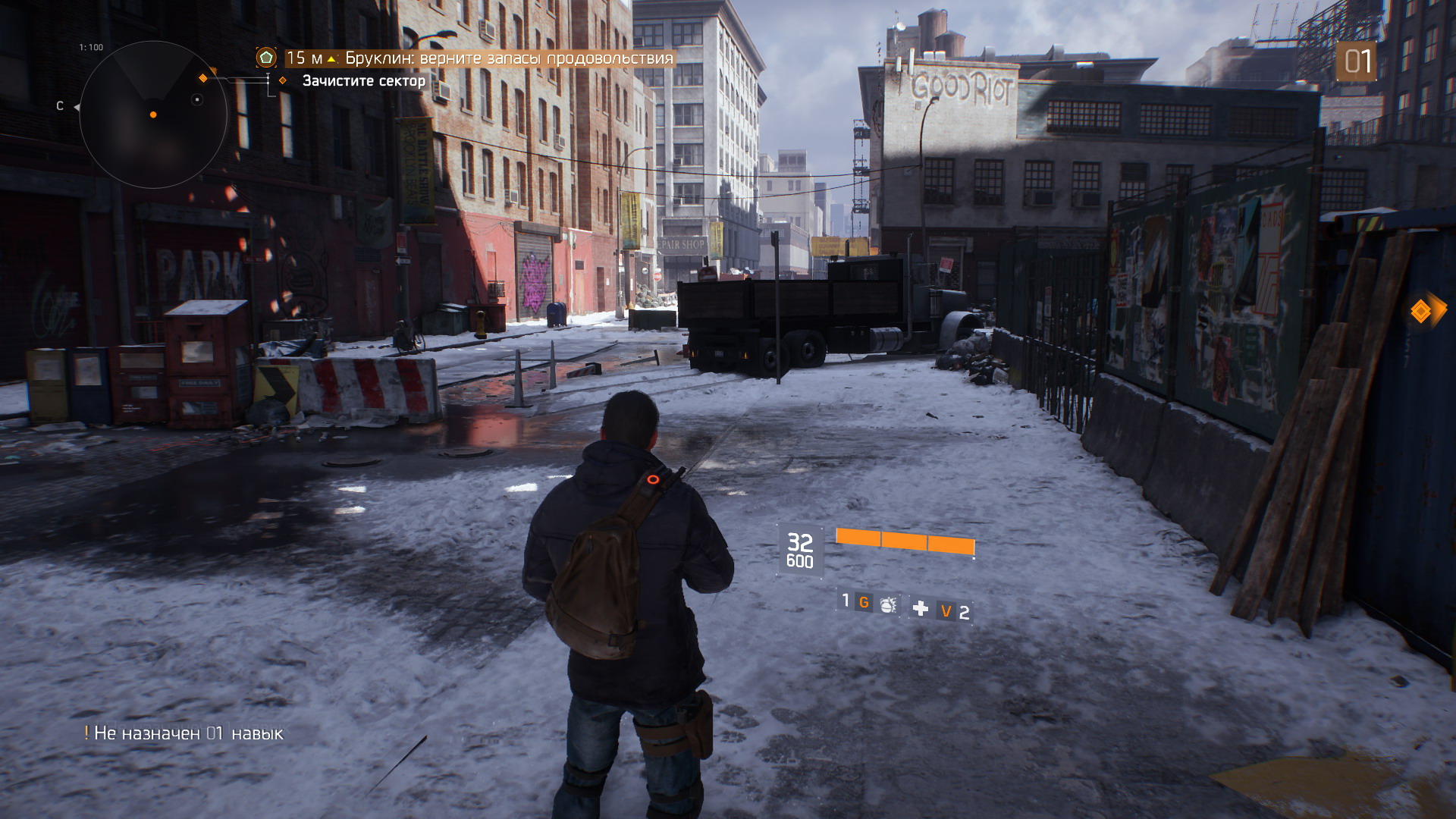This screenshot has height=819, width=1456.
Task: Select the grenade icon in the HUD
Action: click(x=888, y=604)
